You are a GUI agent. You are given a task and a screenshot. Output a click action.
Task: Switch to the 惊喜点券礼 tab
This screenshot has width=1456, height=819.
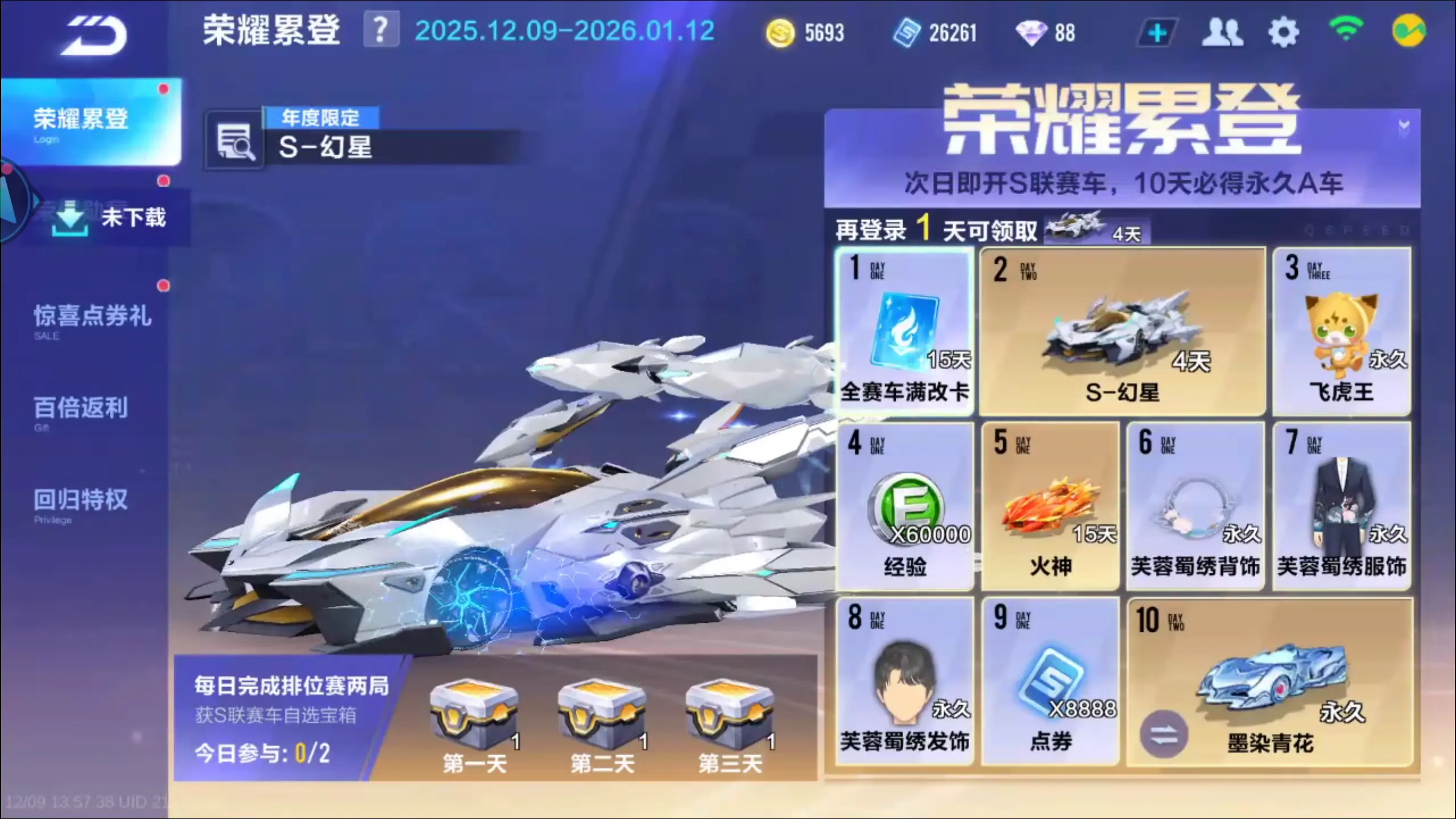pos(92,316)
